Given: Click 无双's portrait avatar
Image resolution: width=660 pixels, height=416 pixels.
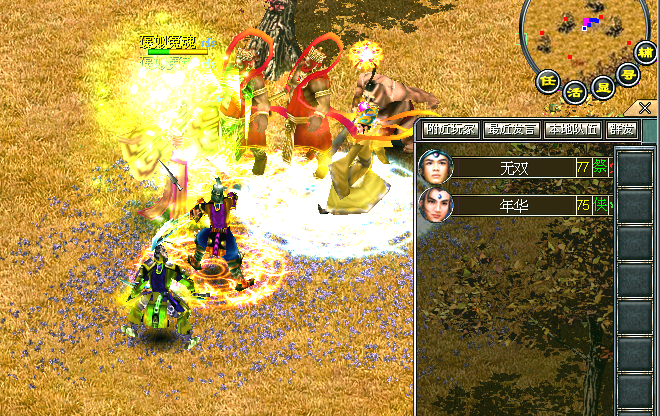Looking at the screenshot, I should (x=436, y=167).
